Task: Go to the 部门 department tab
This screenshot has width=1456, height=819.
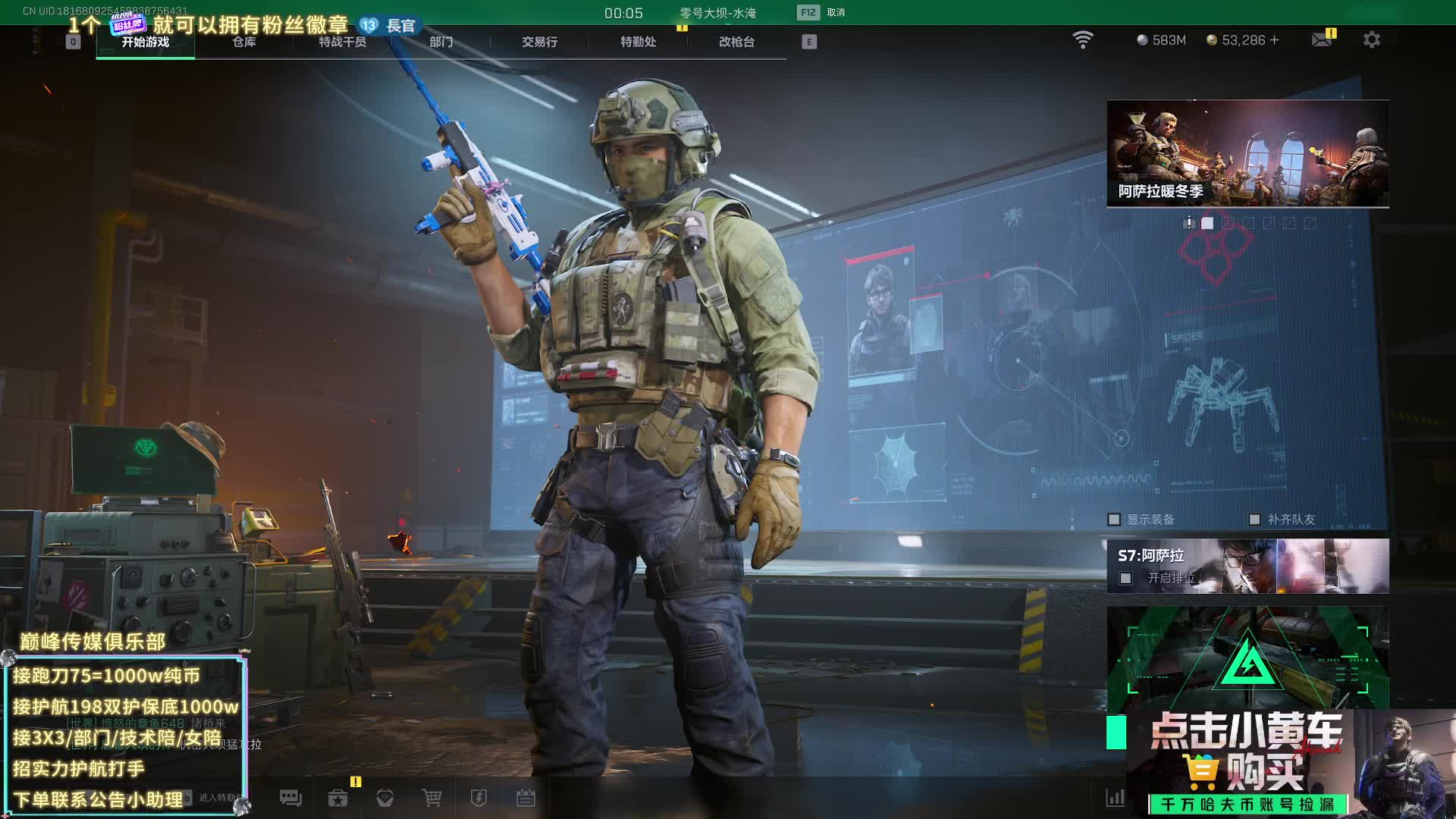Action: pos(441,42)
